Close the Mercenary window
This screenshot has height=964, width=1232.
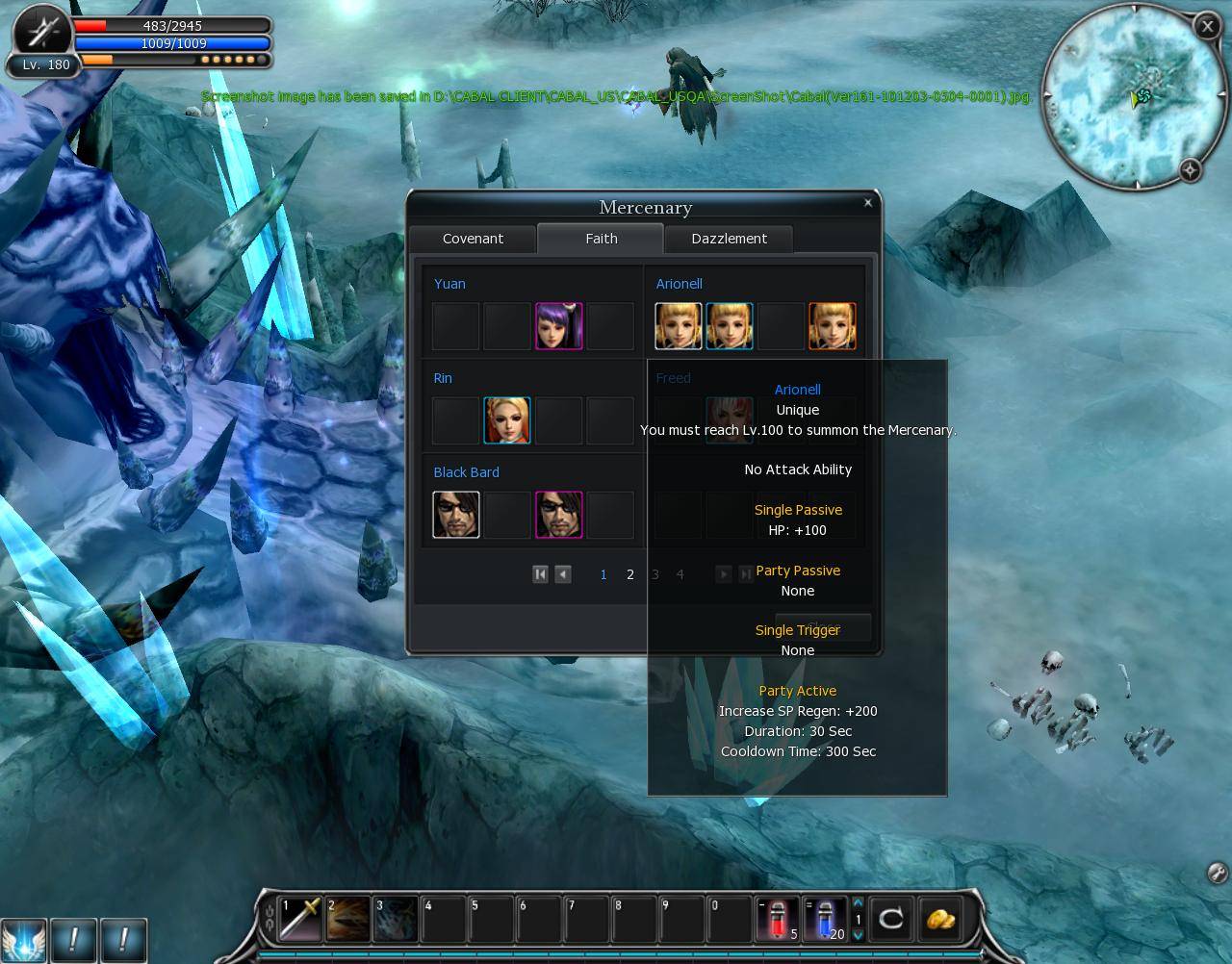868,202
